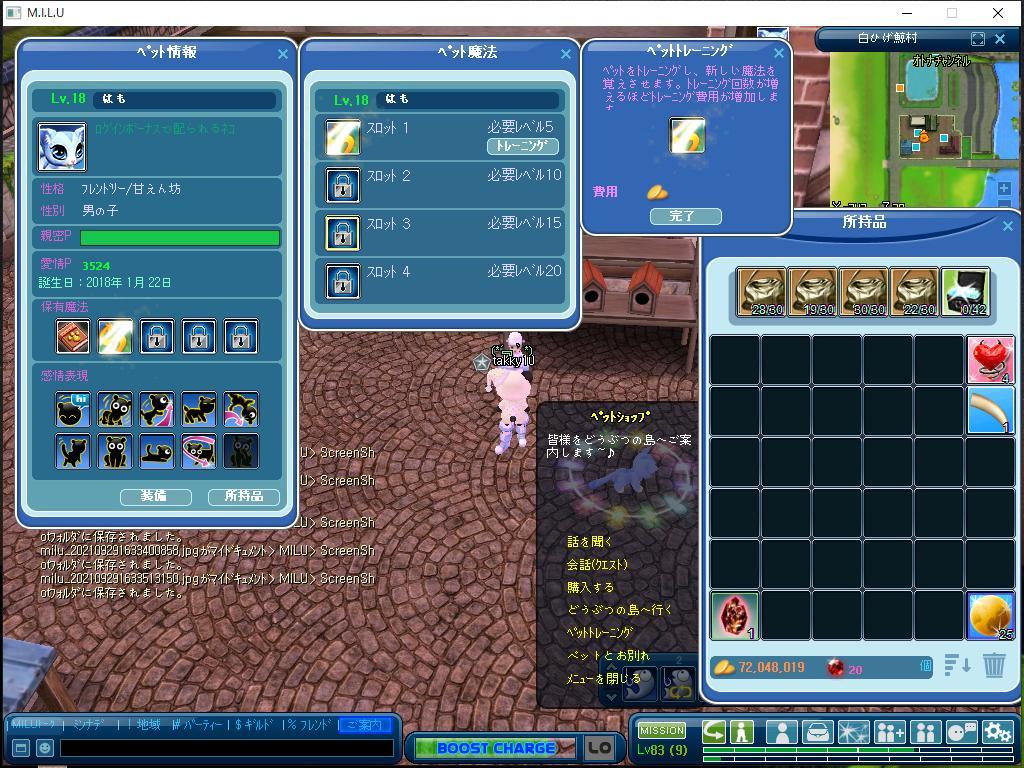The width and height of the screenshot is (1024, 768).
Task: Select the golden orb item stack
Action: click(990, 615)
